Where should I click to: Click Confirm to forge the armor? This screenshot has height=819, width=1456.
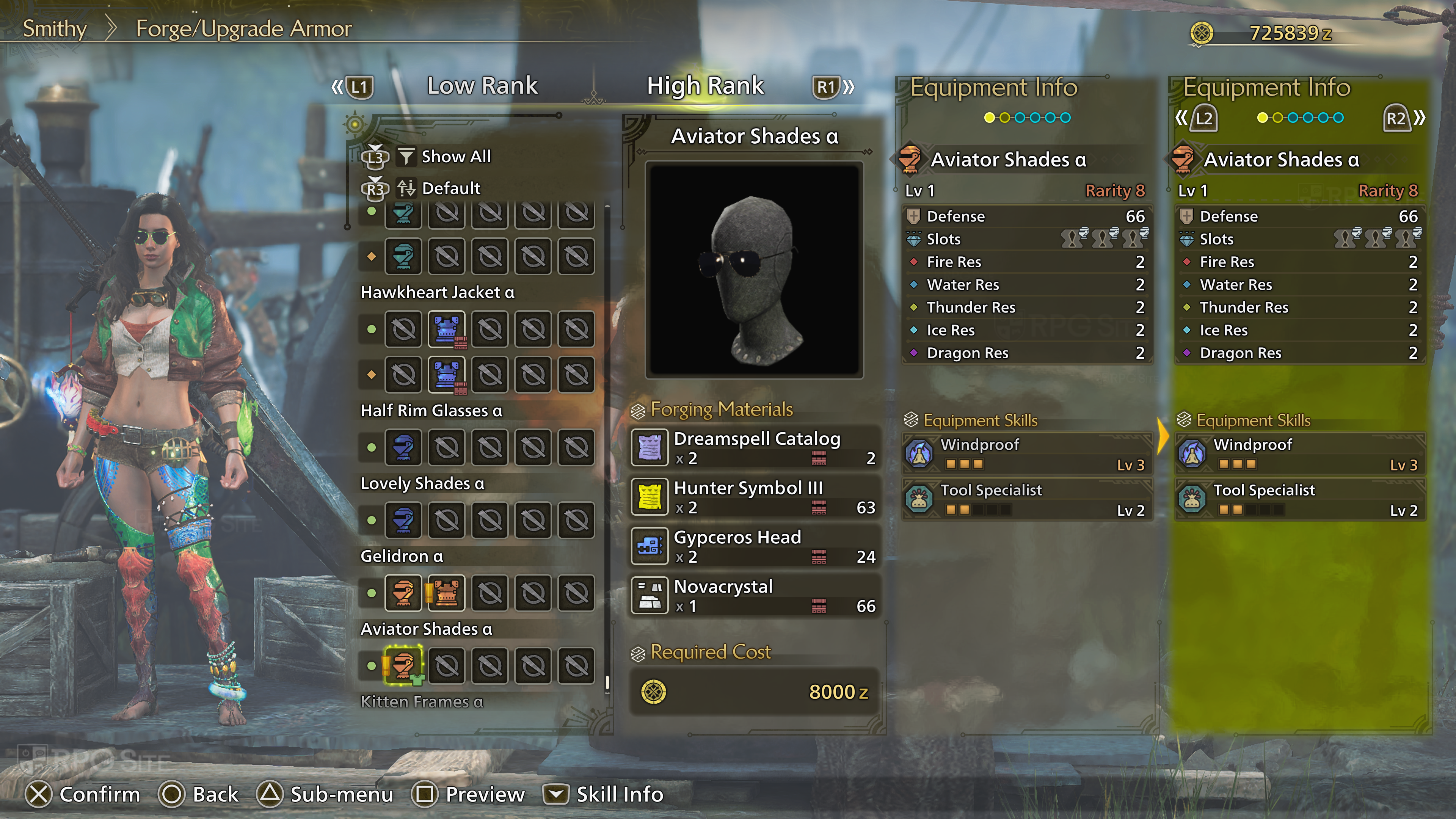[x=83, y=794]
